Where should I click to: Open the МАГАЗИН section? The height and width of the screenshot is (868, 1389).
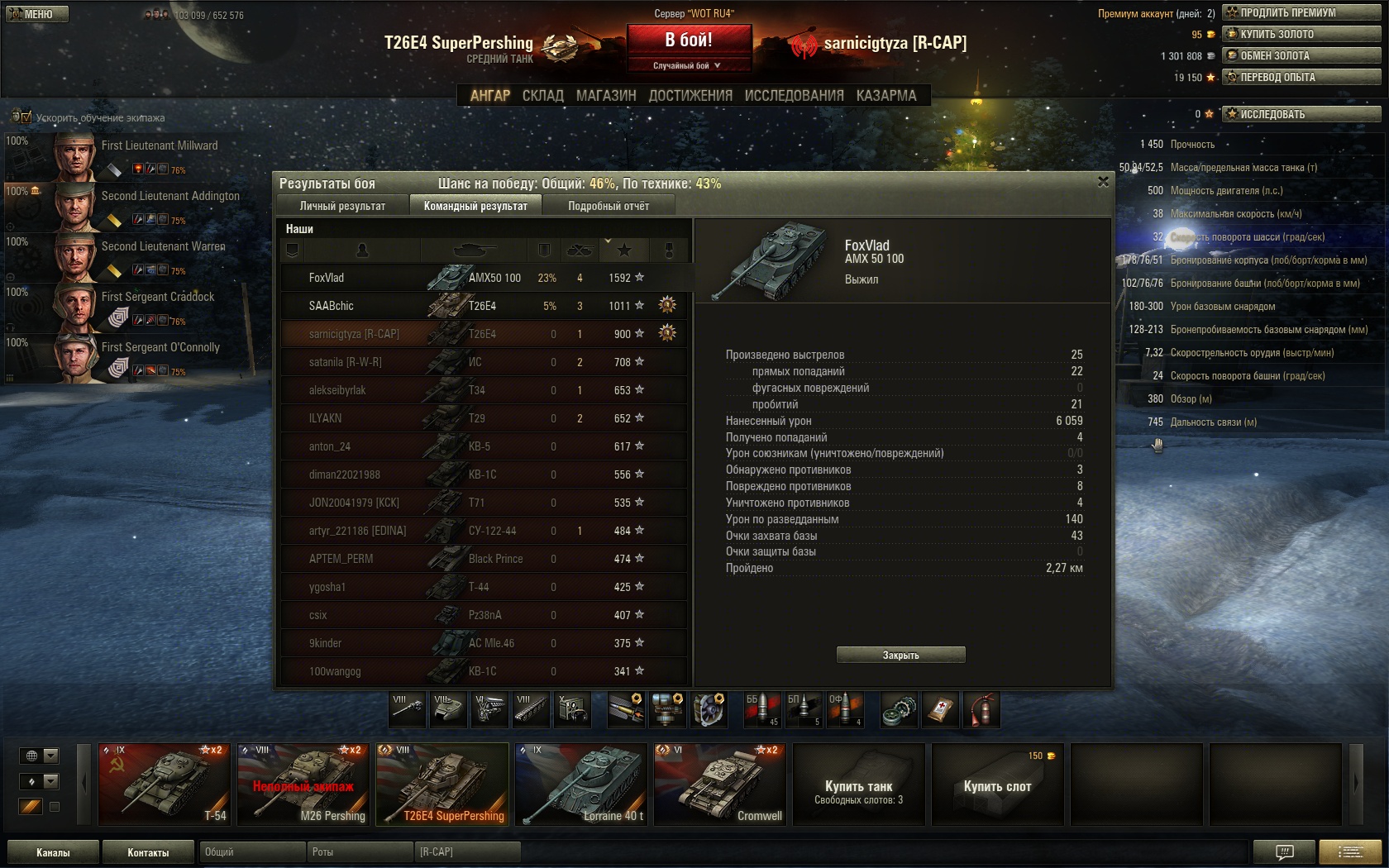(x=606, y=96)
